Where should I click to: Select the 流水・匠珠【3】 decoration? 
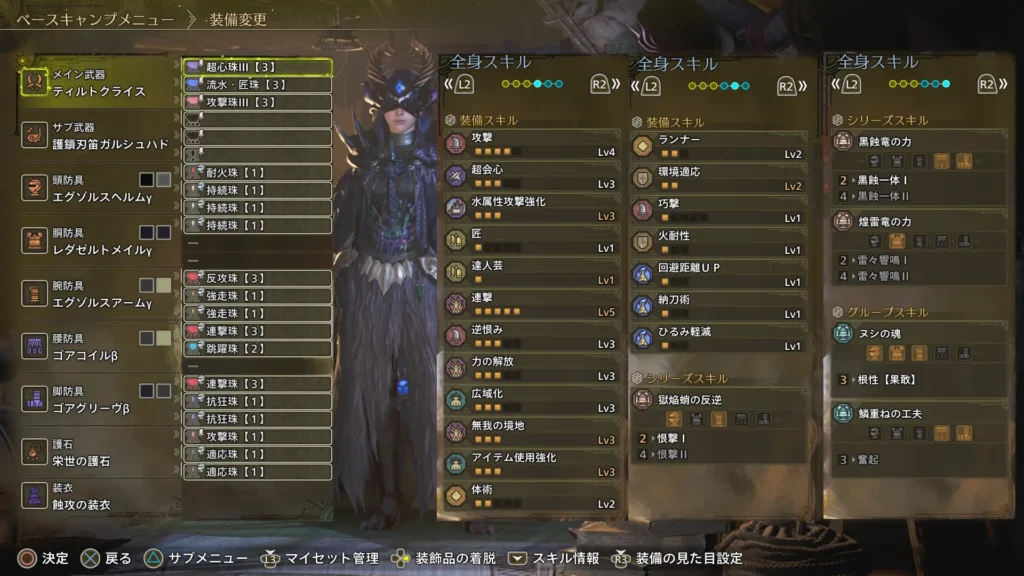click(x=257, y=85)
